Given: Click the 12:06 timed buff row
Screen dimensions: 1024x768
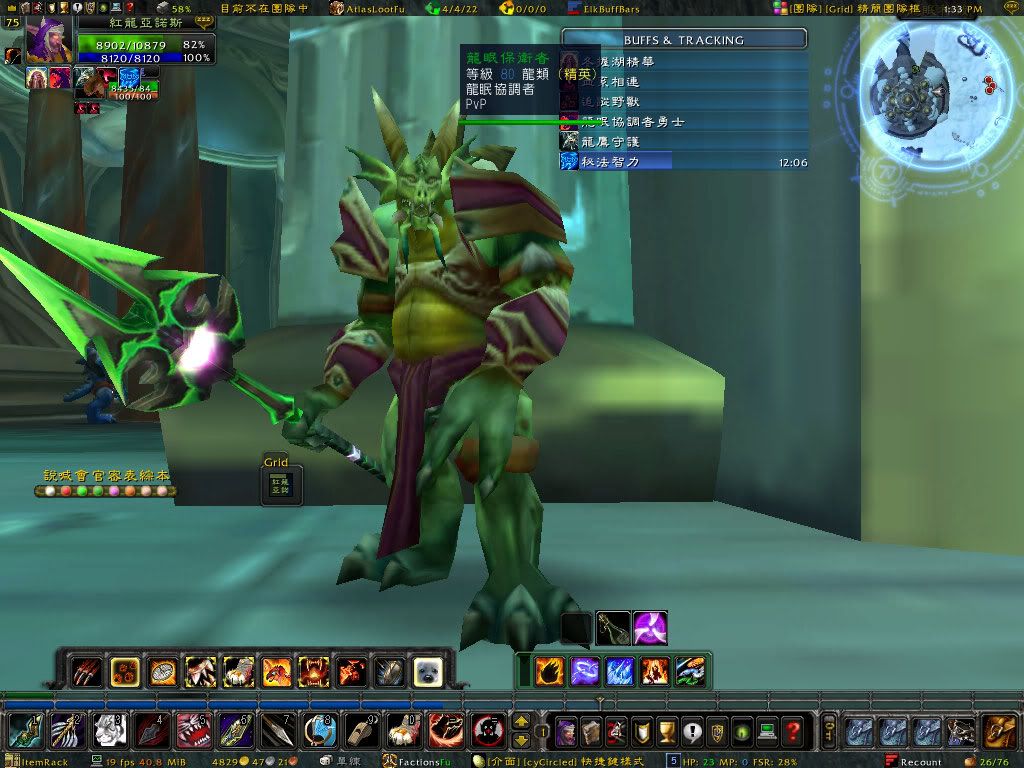Looking at the screenshot, I should pos(684,162).
